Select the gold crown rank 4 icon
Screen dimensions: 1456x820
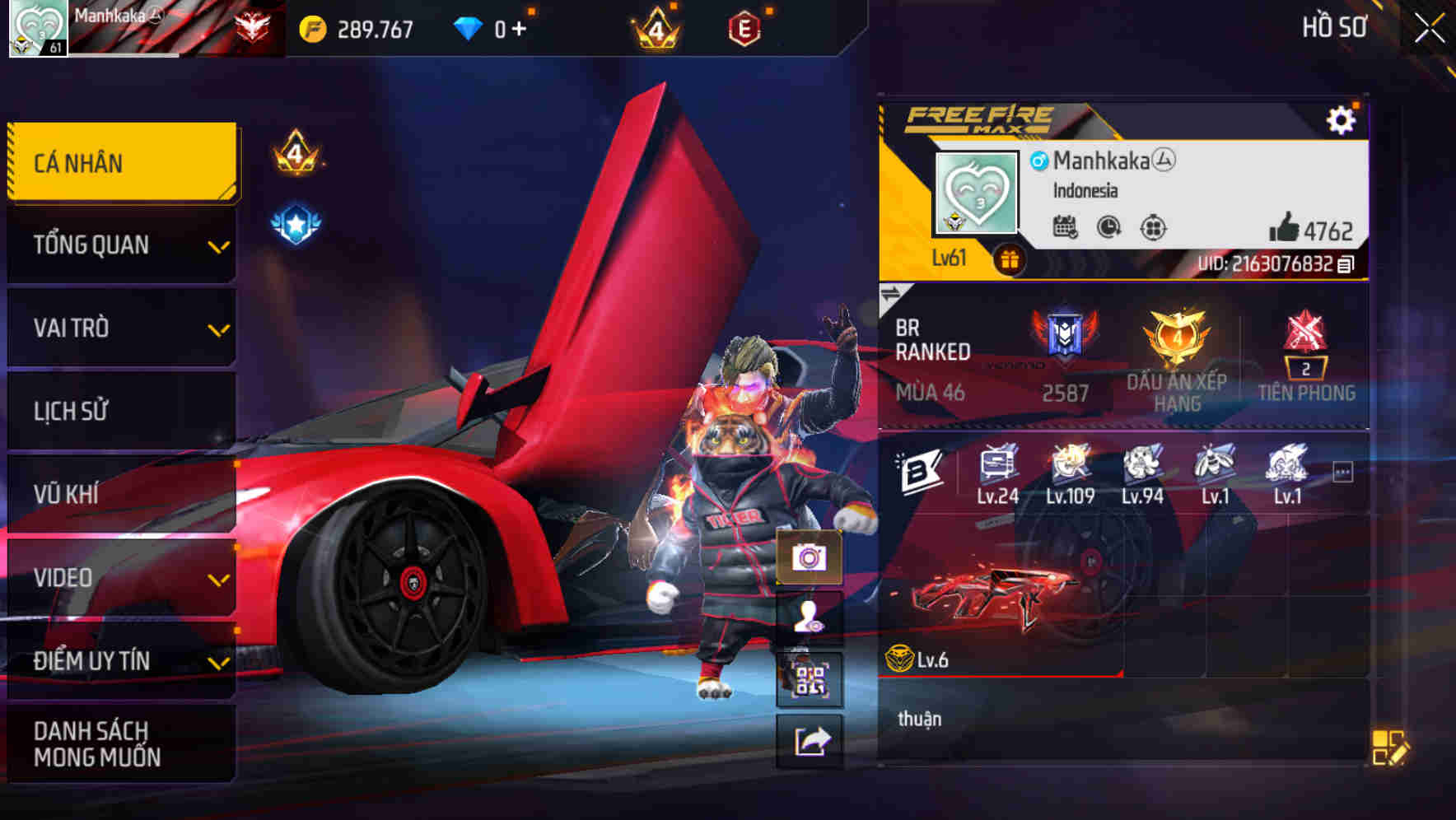[655, 27]
